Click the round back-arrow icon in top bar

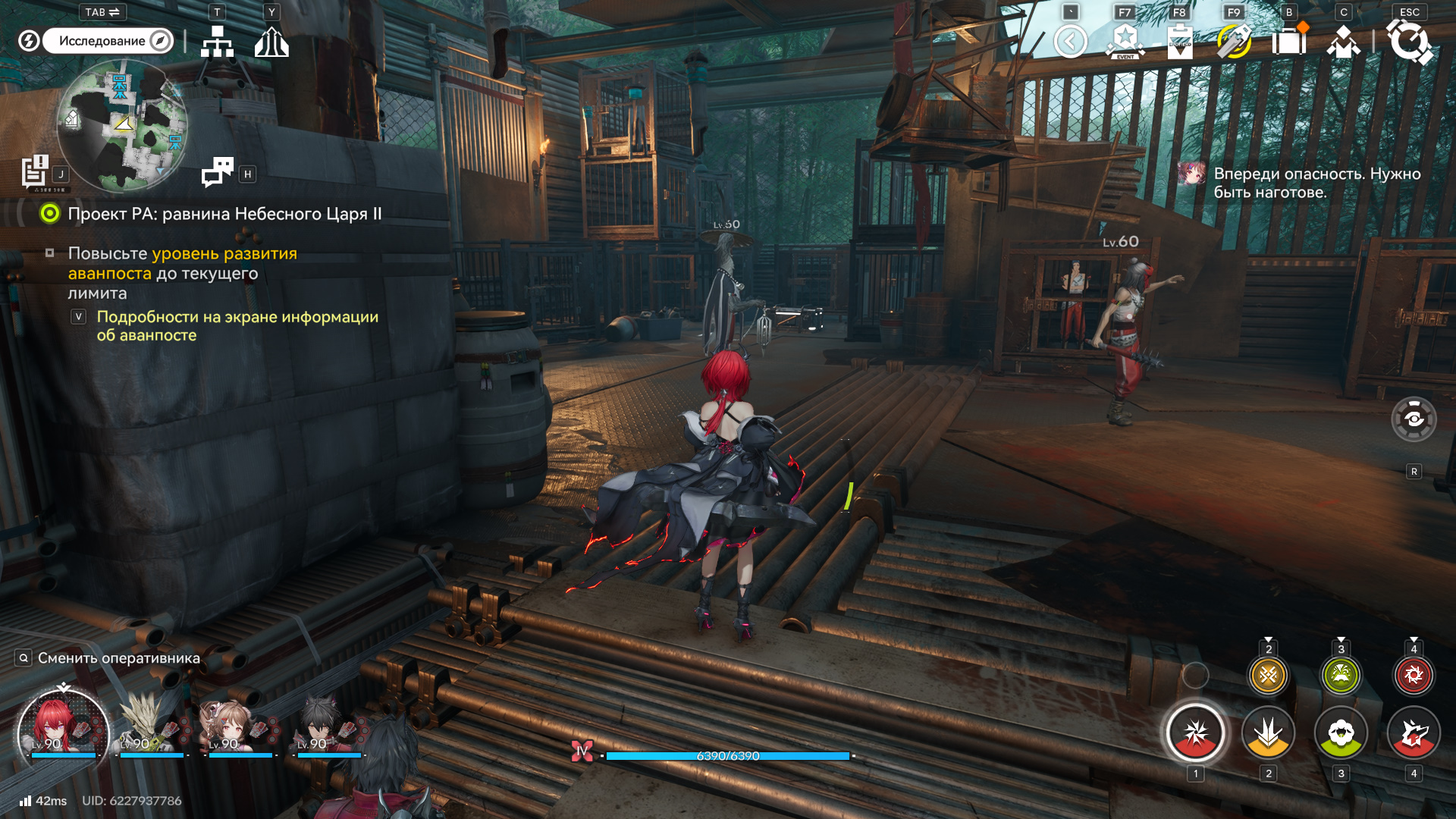pyautogui.click(x=1070, y=42)
